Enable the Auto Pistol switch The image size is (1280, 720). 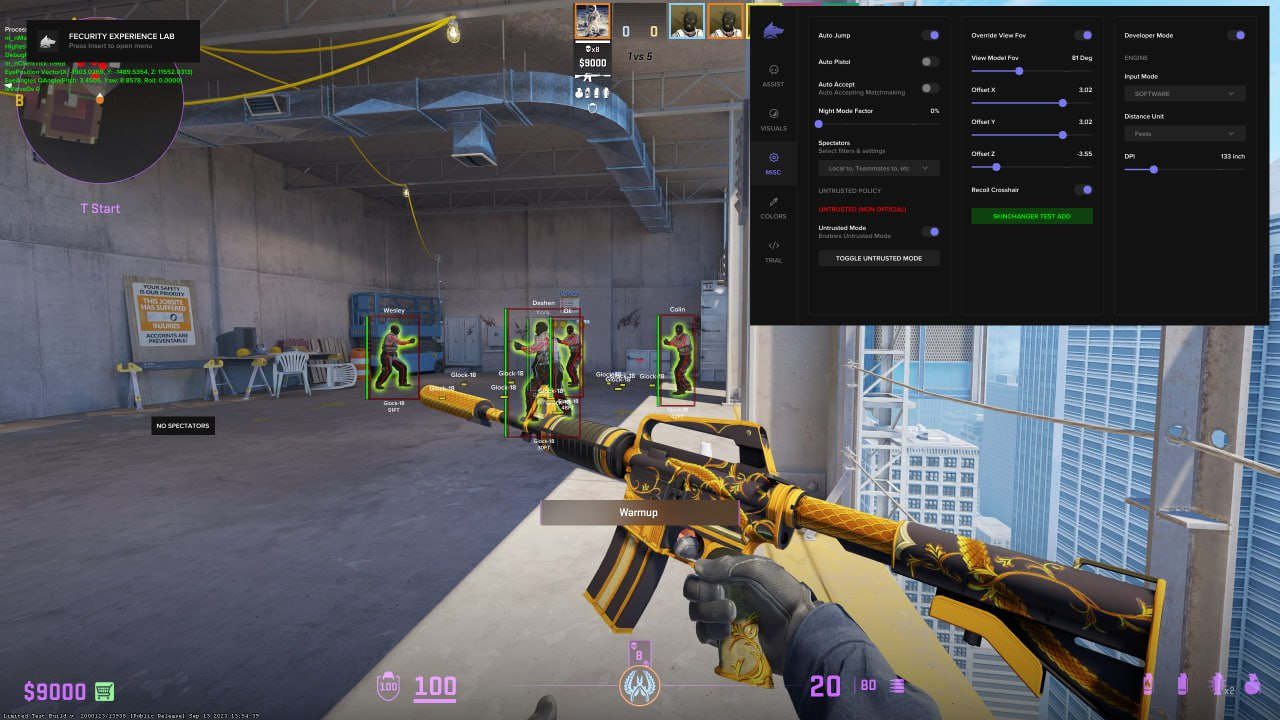tap(930, 61)
